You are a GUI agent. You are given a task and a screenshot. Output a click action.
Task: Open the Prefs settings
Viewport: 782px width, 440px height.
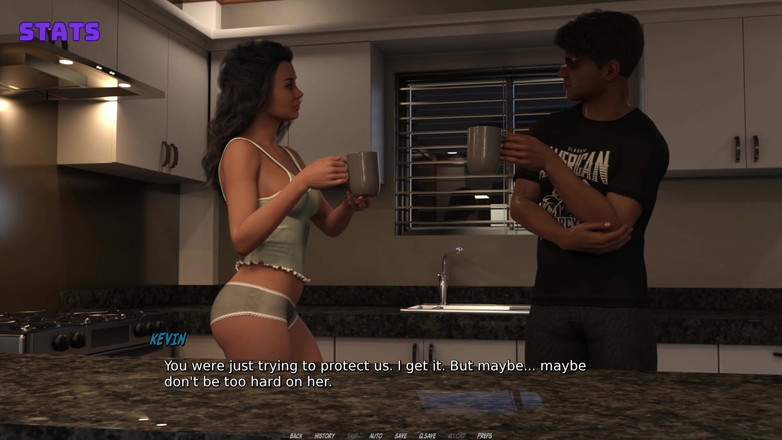point(484,436)
